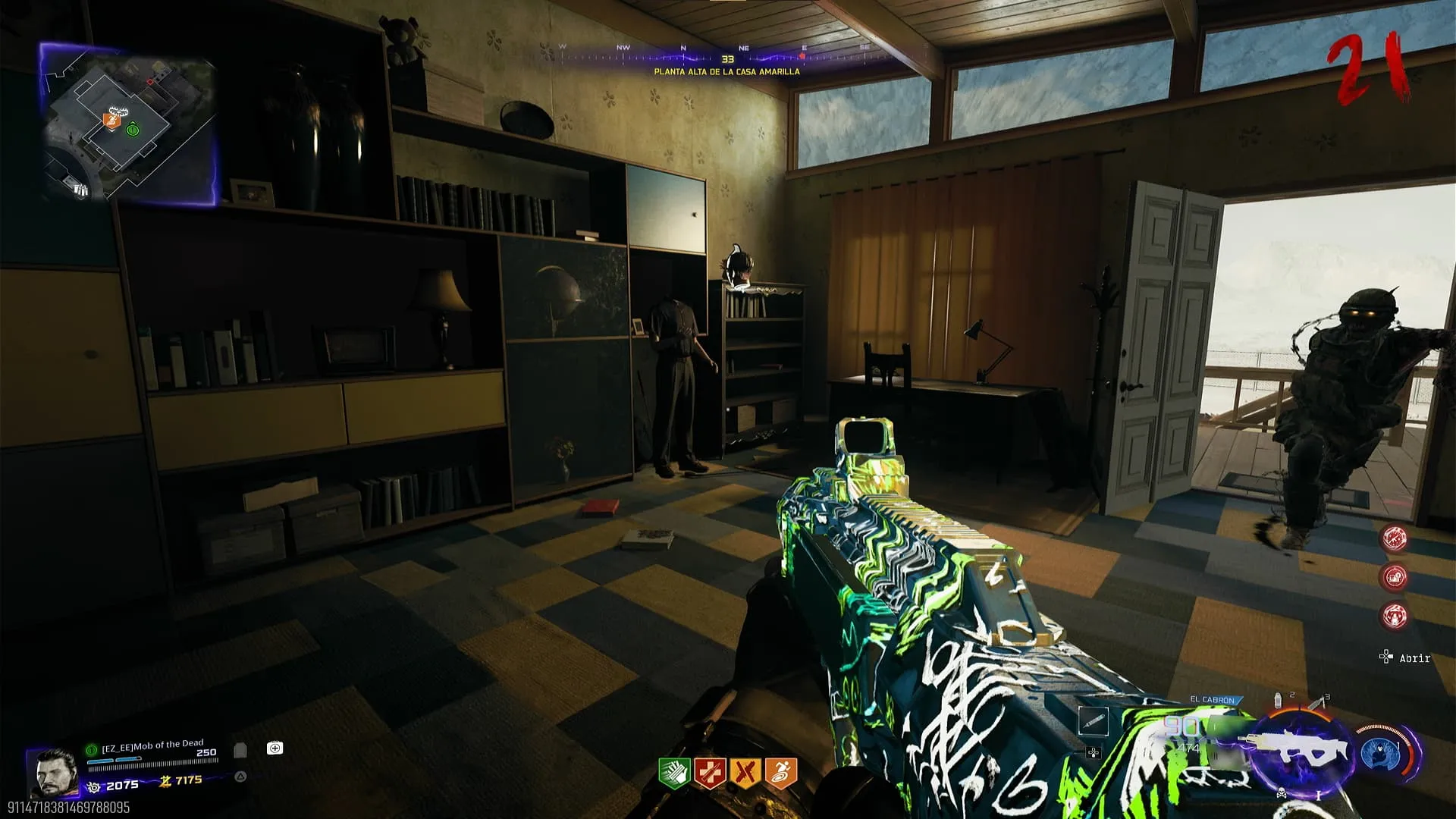Click the player character portrait
The image size is (1456, 819).
[x=53, y=773]
